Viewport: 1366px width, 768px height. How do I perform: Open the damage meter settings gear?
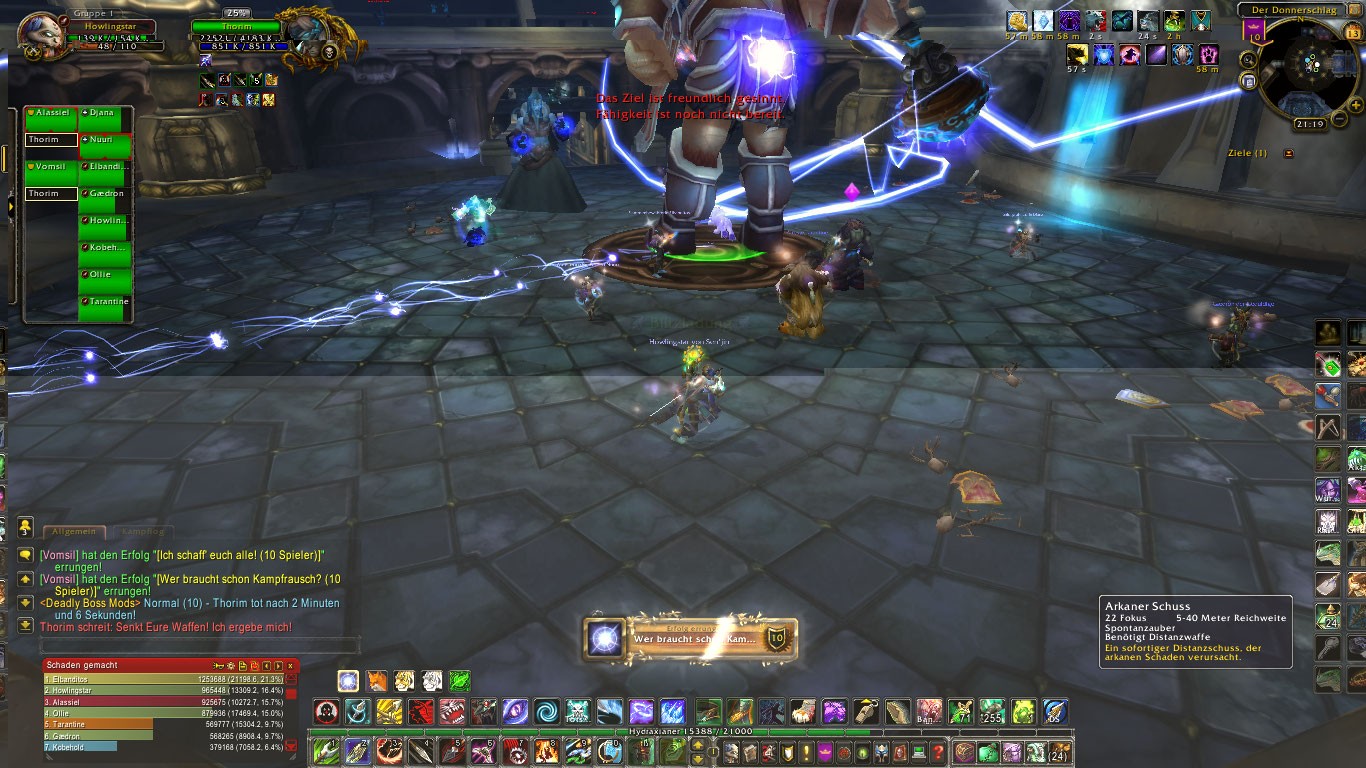[x=231, y=665]
